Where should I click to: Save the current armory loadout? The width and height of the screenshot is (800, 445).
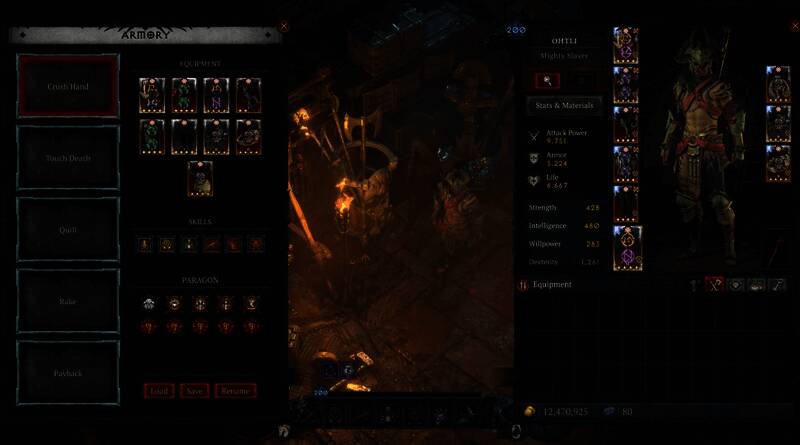tap(194, 391)
